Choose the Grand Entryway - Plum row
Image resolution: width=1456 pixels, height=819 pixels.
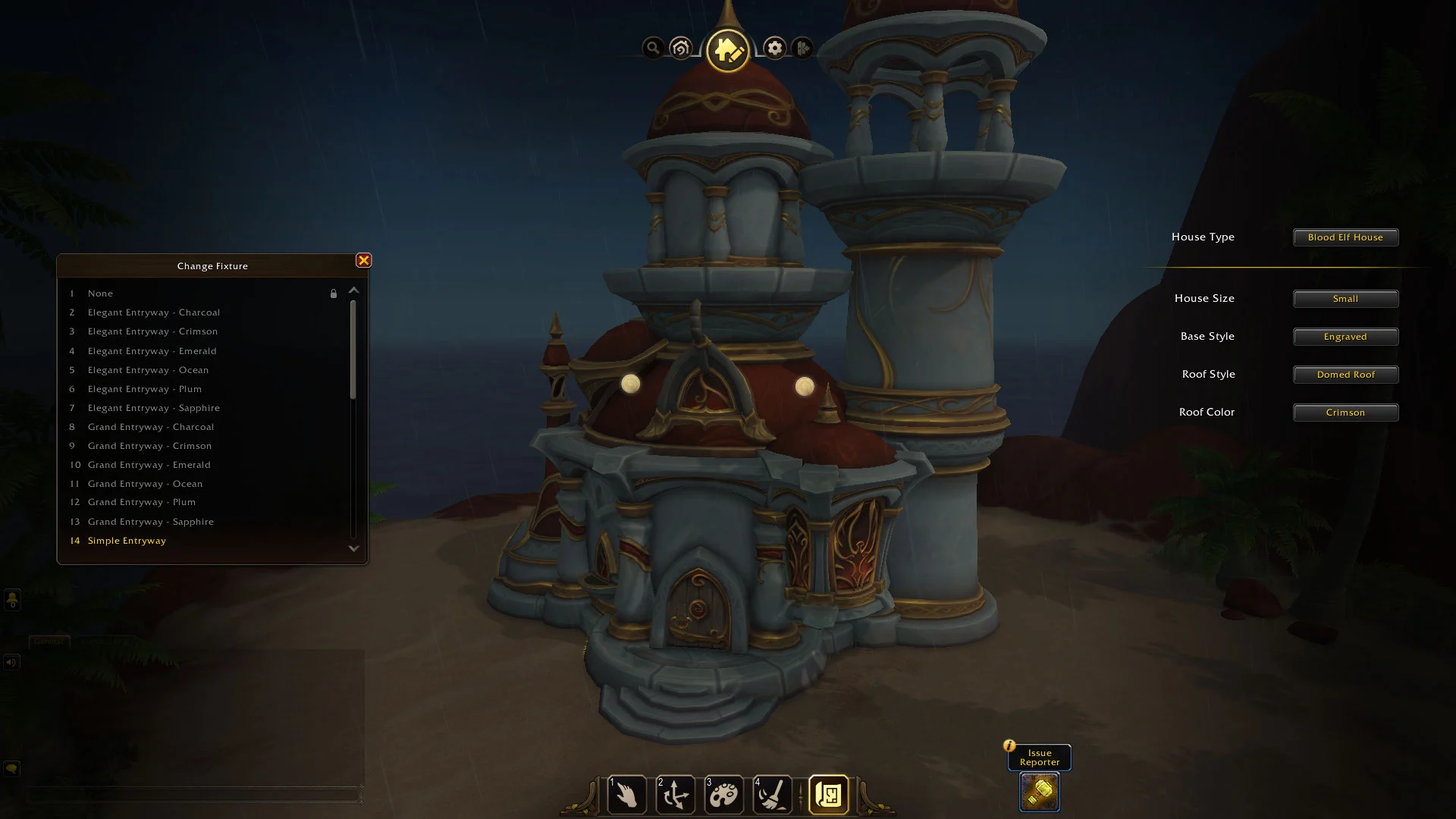click(141, 502)
